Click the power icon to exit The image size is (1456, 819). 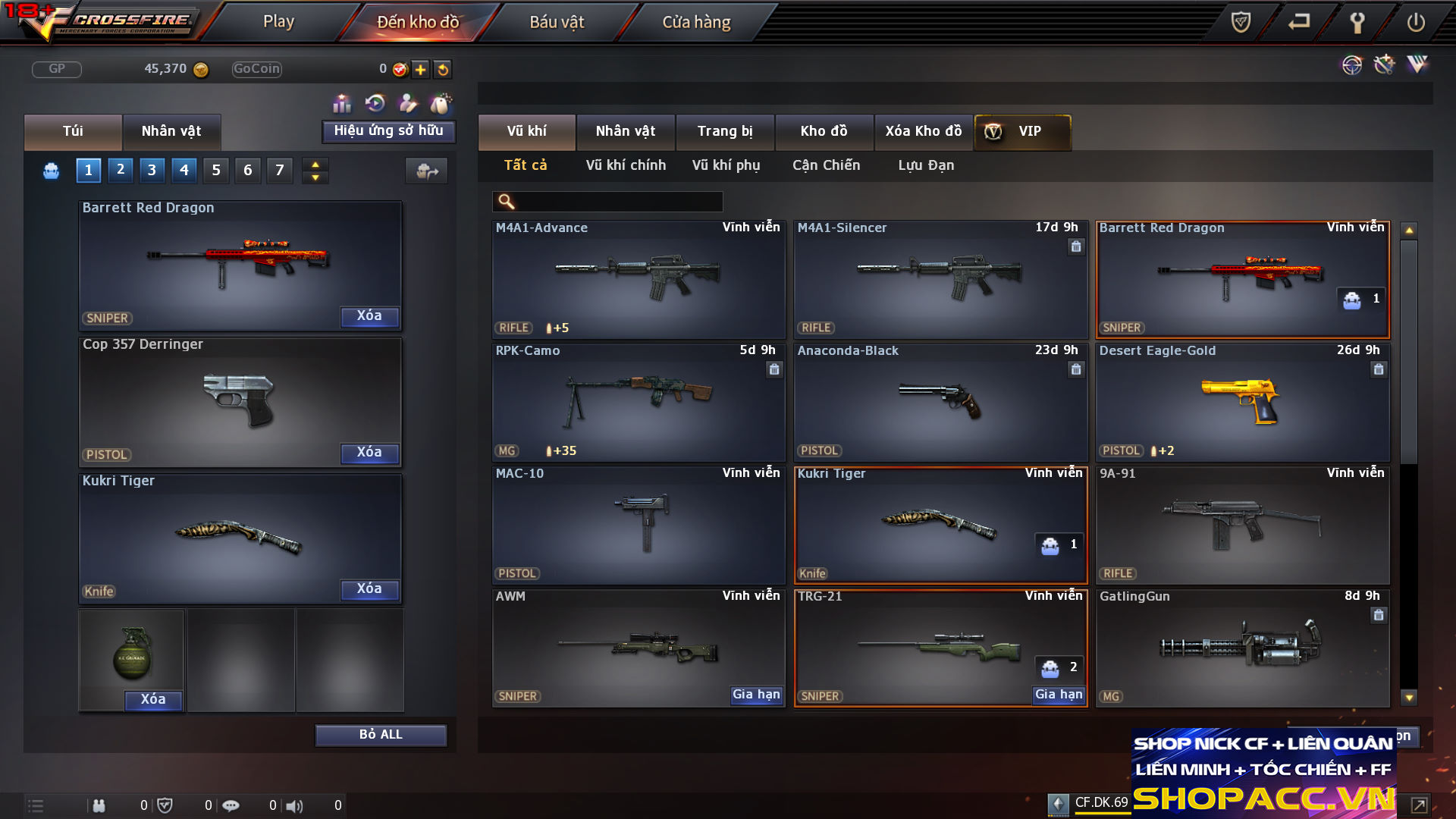click(1415, 22)
